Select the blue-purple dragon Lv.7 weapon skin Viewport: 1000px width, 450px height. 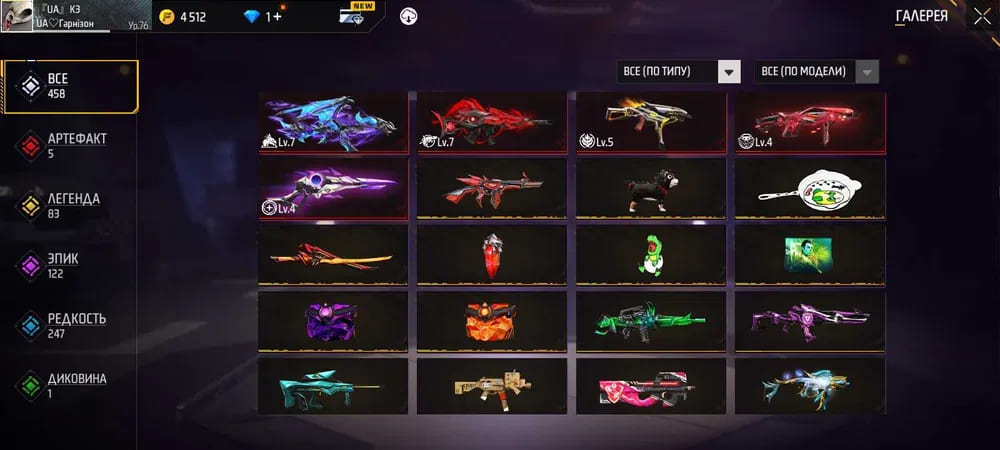333,122
